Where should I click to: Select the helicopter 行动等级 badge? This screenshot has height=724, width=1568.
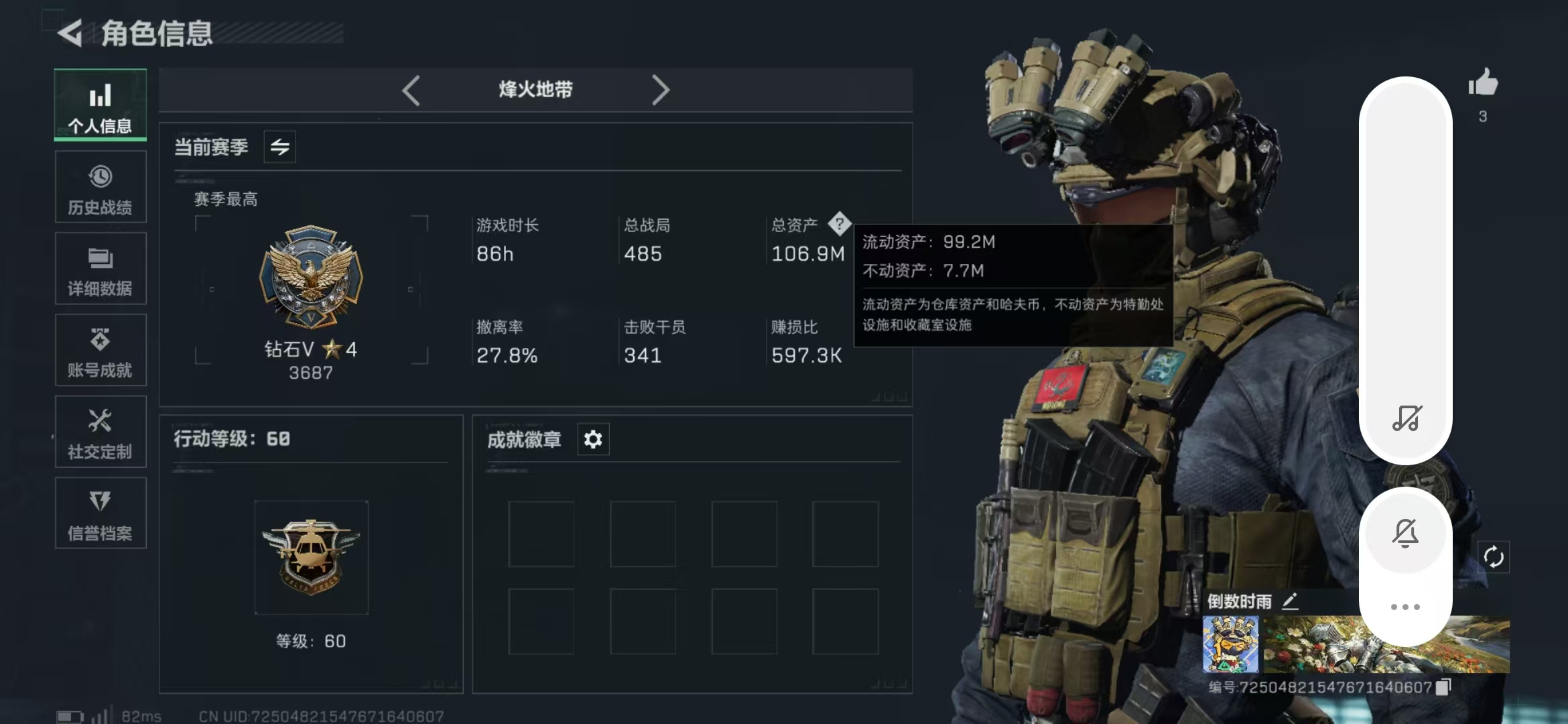click(x=311, y=558)
